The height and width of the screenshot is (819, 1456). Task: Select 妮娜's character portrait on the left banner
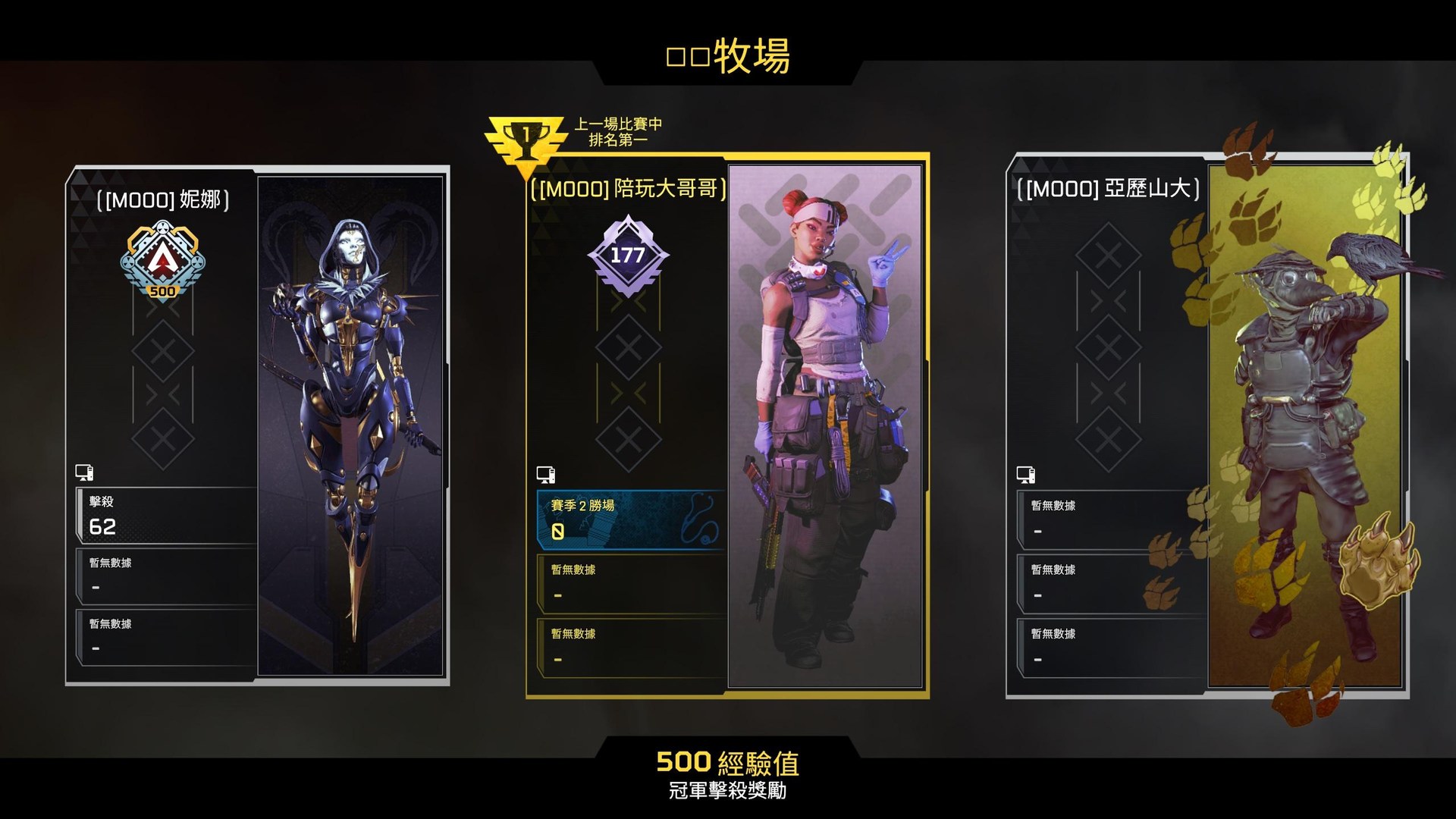point(349,417)
